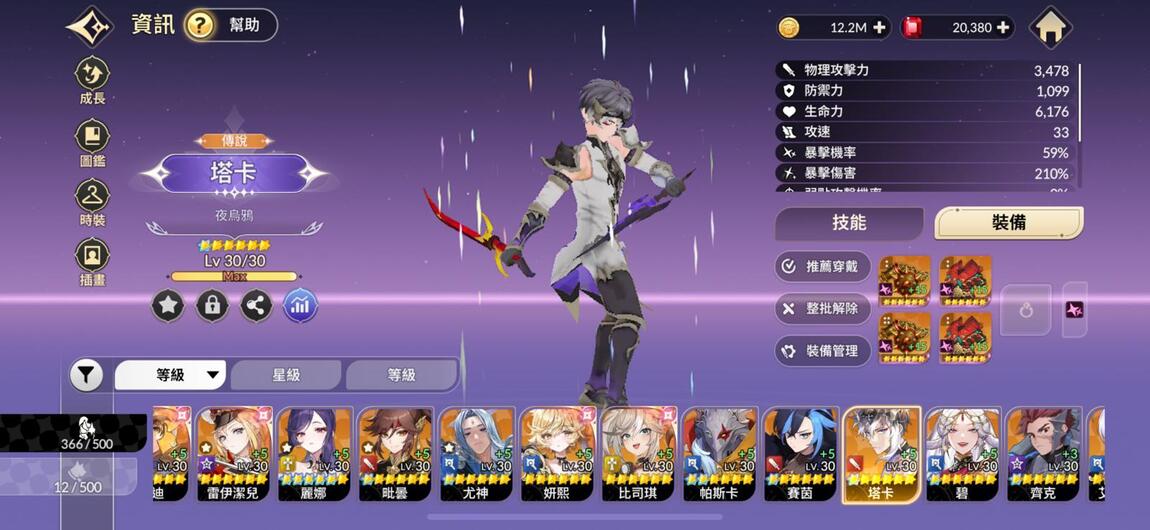This screenshot has width=1150, height=530.
Task: Return to the home screen
Action: [1050, 27]
